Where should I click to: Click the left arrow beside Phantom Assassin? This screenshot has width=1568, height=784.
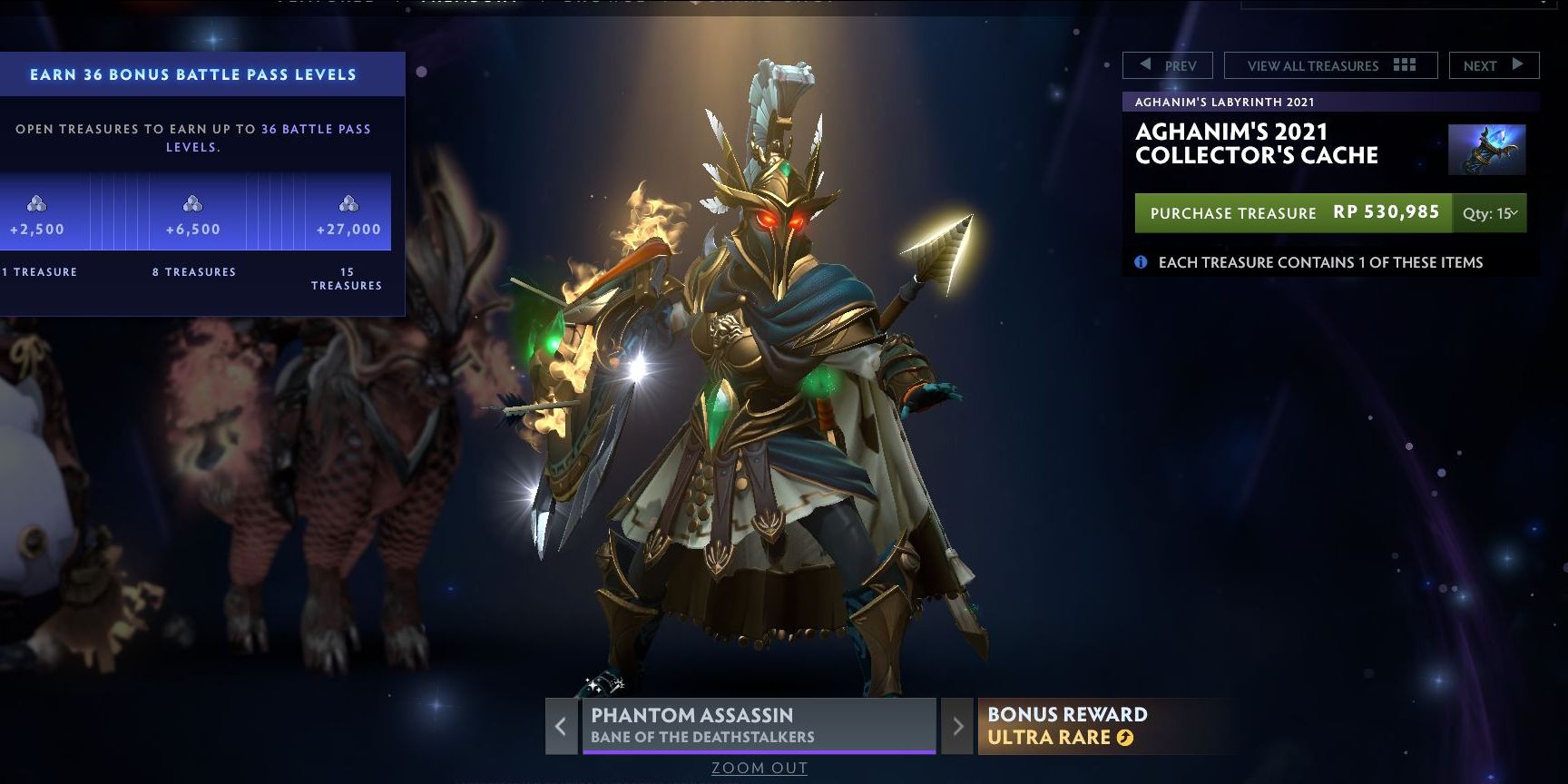[560, 727]
